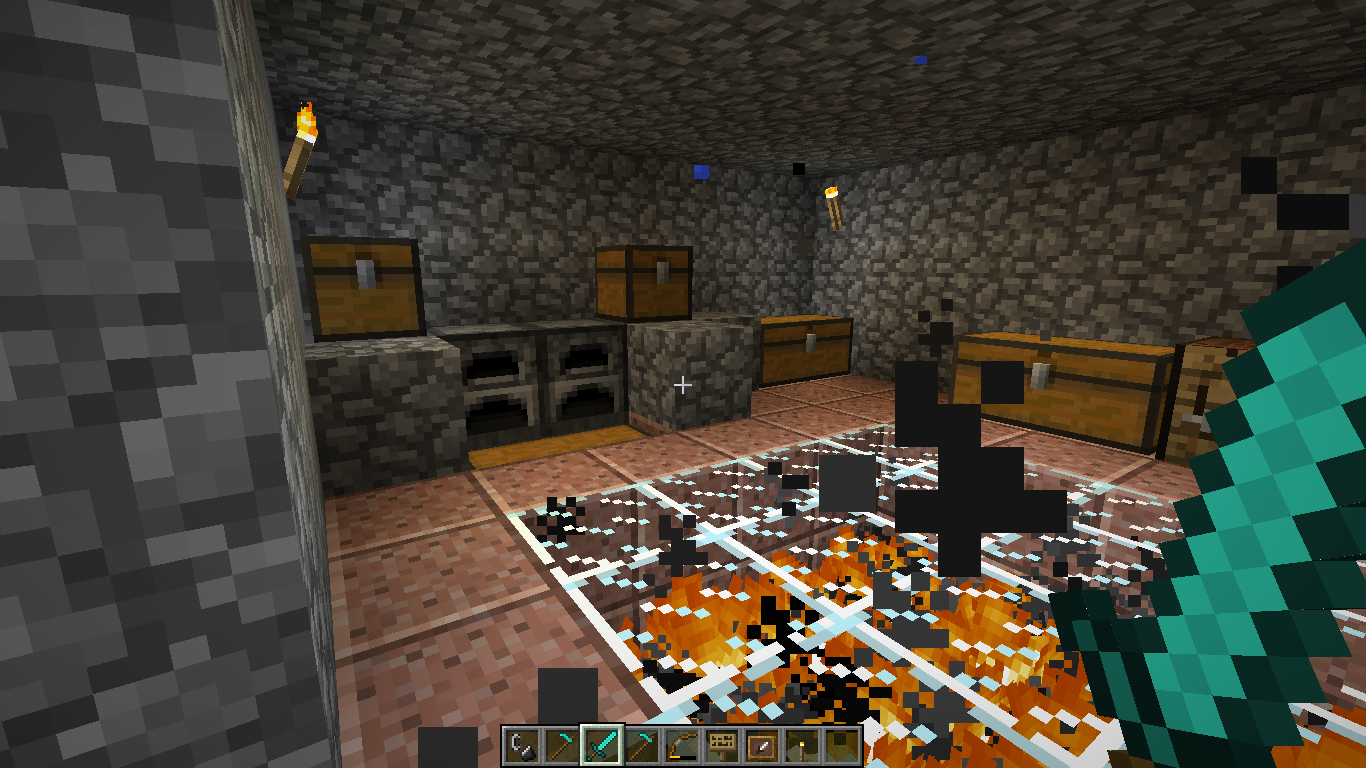
Task: Select the flint and steel slot
Action: click(x=522, y=746)
